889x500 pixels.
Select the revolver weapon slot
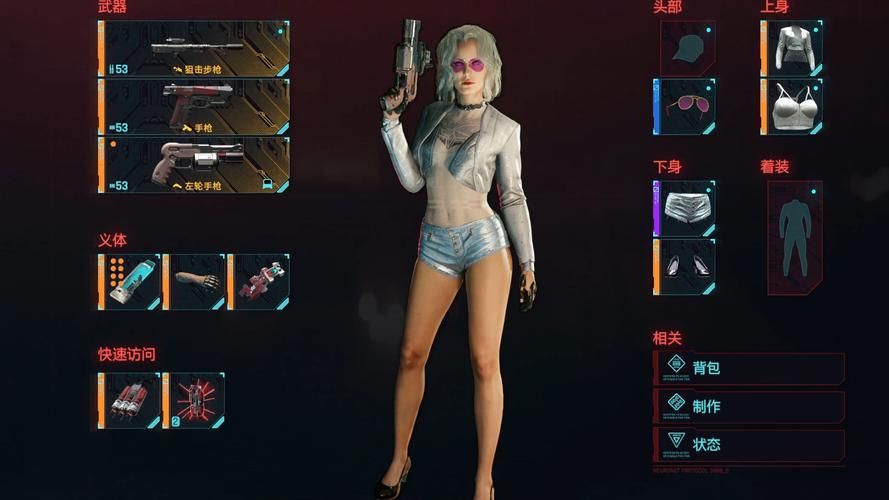[195, 165]
